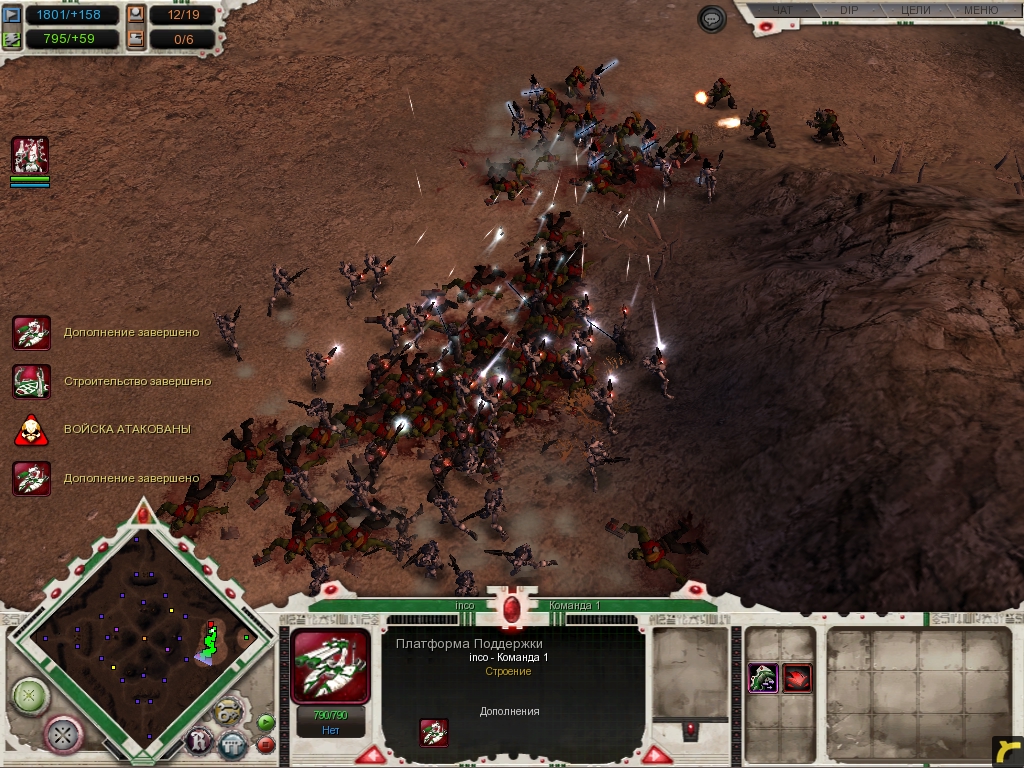Select the hero unit portrait shortcut
This screenshot has width=1024, height=768.
[30, 156]
